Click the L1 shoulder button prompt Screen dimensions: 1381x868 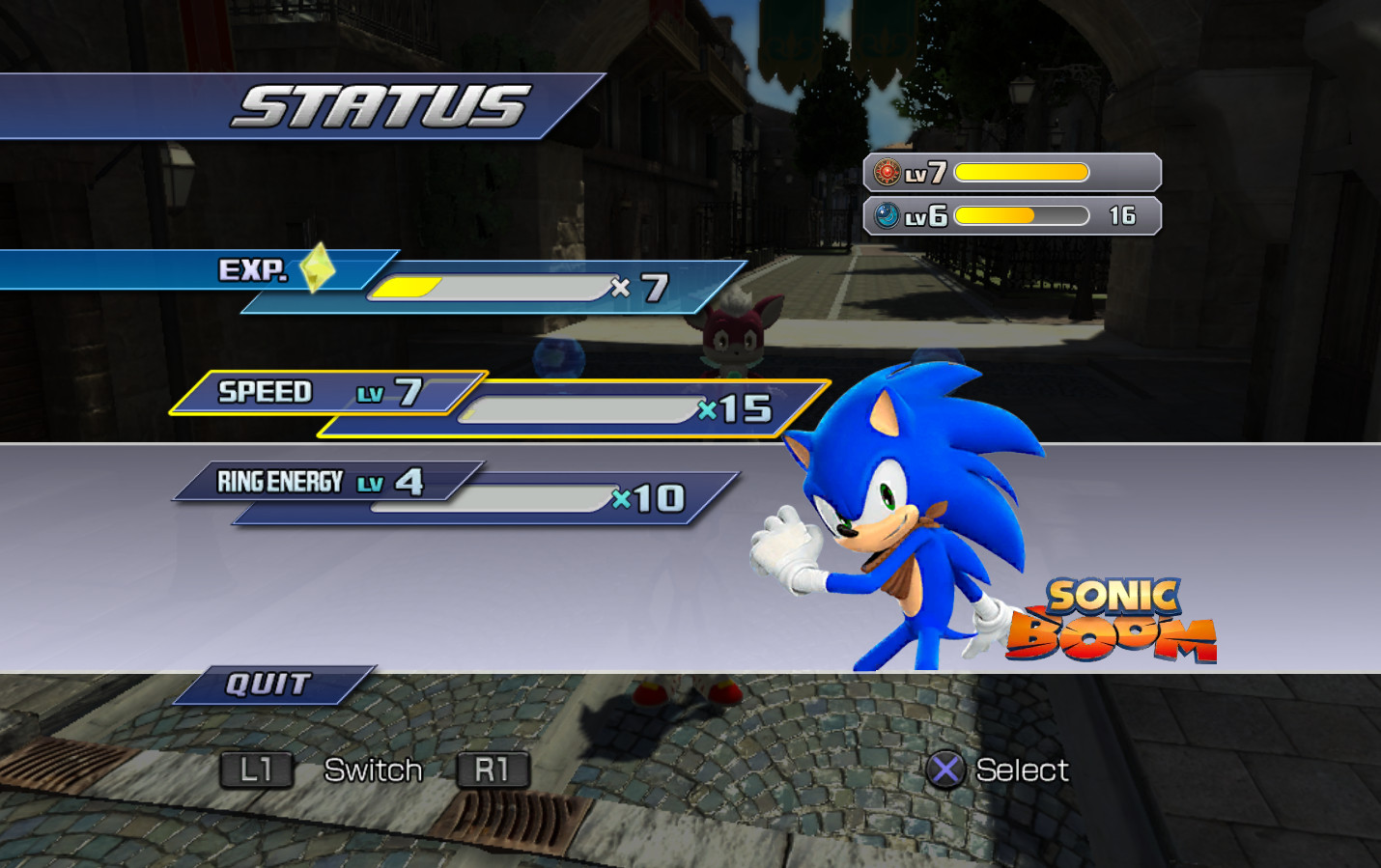[256, 769]
